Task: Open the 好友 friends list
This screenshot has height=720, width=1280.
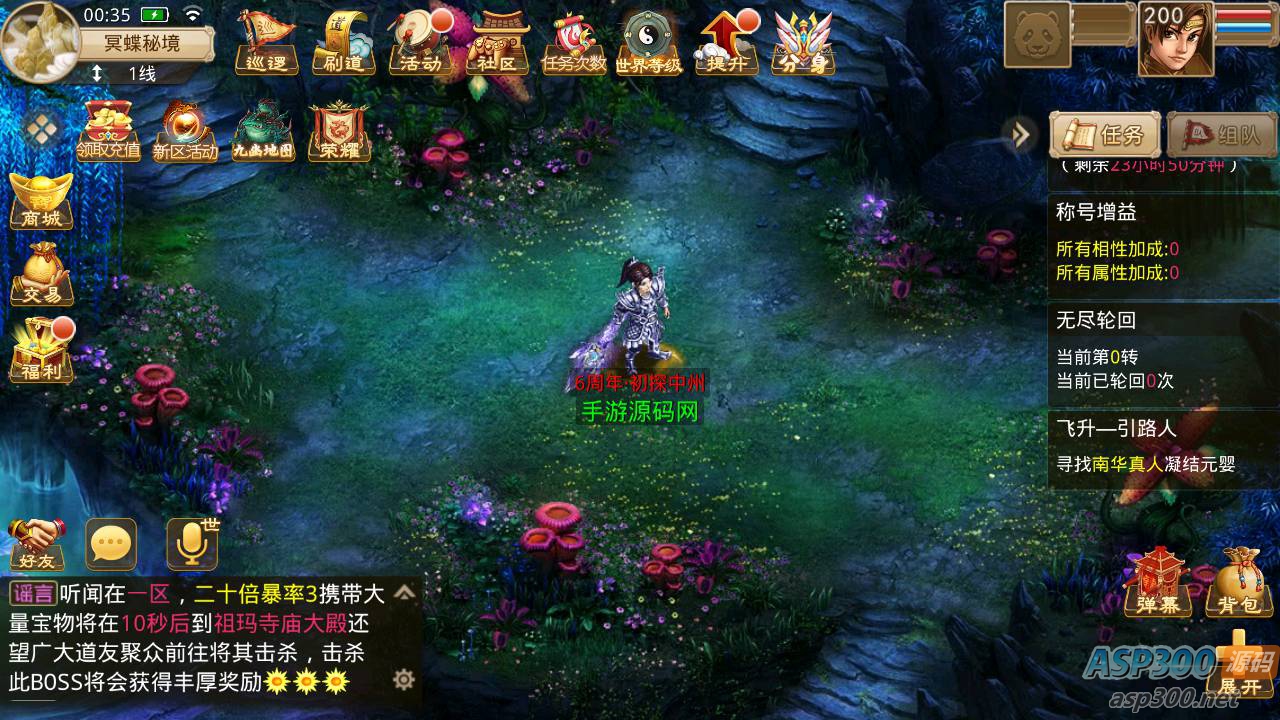Action: tap(37, 545)
